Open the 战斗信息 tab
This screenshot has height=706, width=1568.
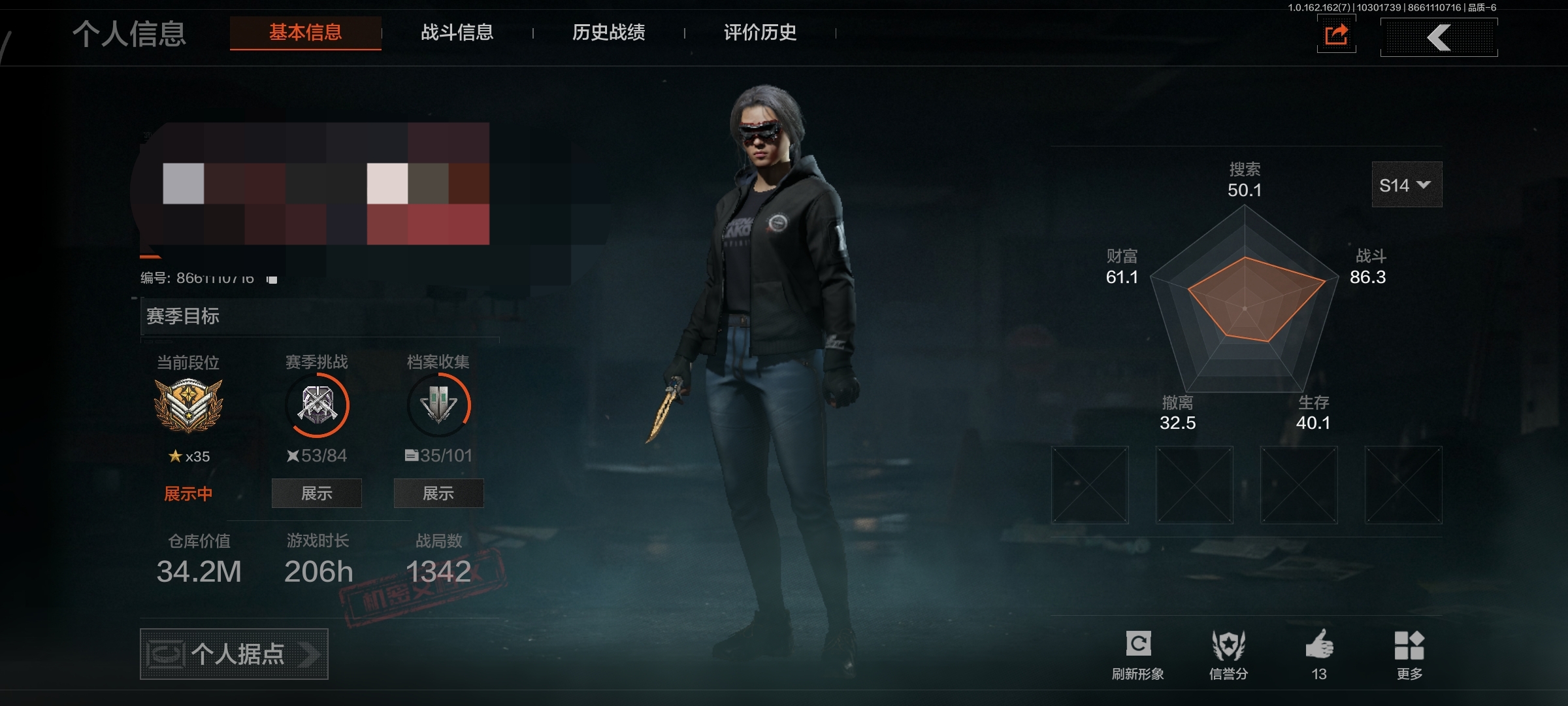457,33
